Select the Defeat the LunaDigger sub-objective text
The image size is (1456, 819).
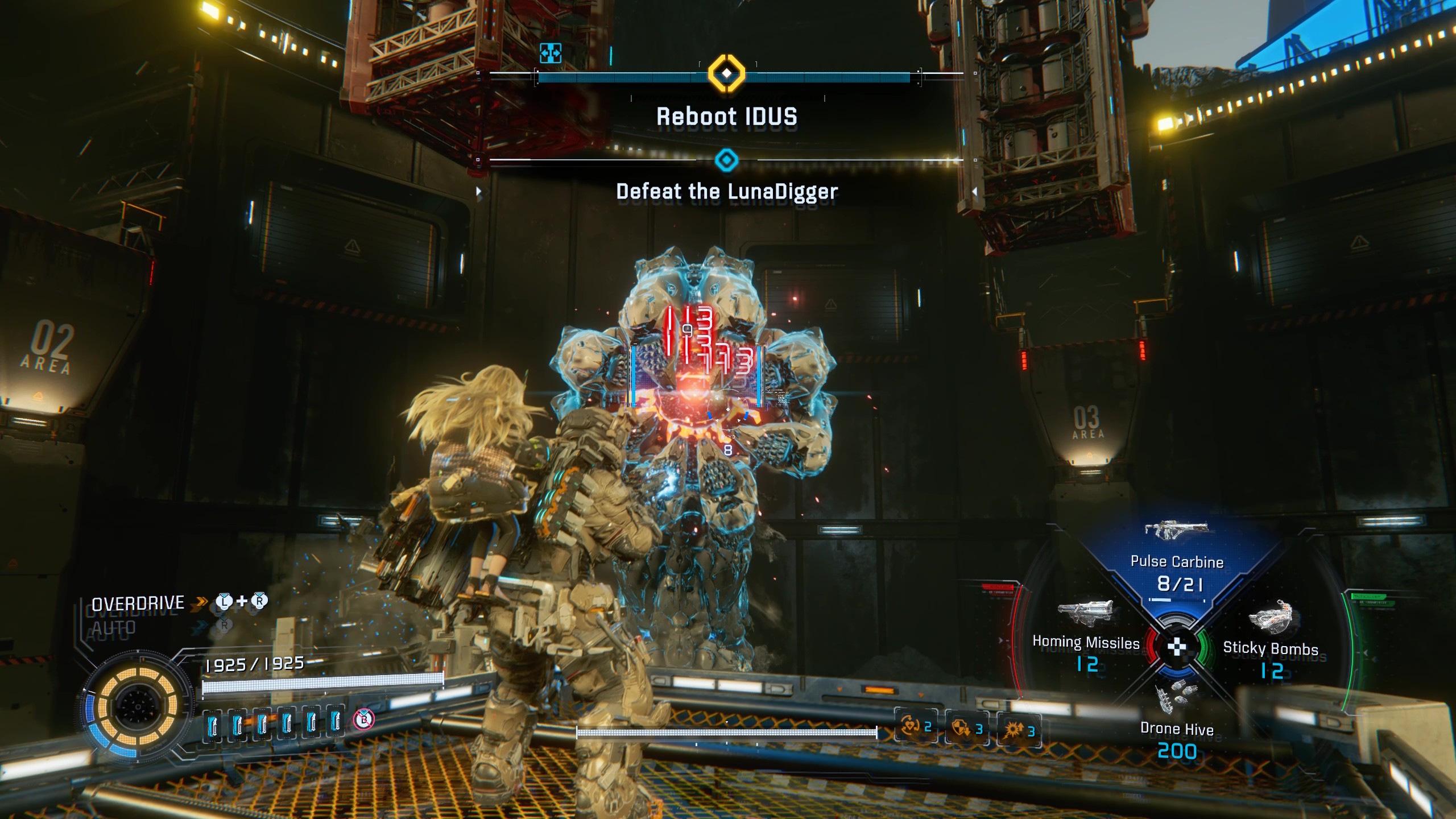pyautogui.click(x=726, y=192)
